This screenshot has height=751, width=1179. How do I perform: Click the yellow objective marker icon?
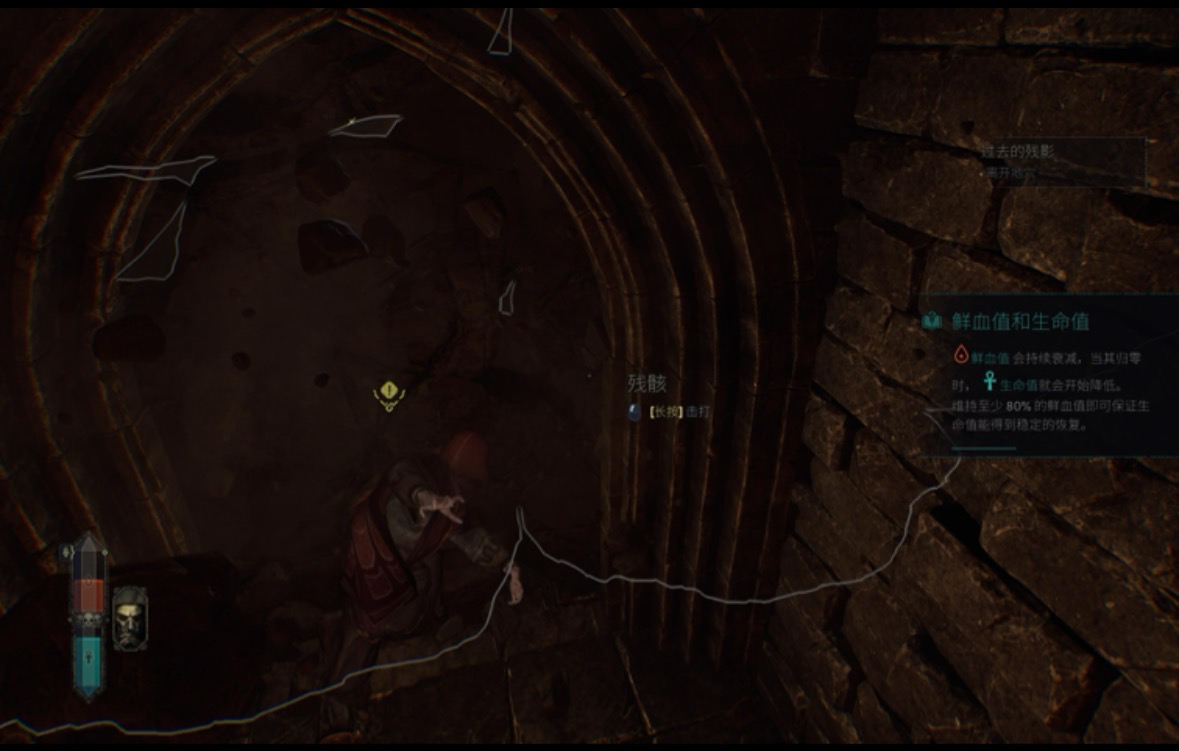click(x=388, y=395)
